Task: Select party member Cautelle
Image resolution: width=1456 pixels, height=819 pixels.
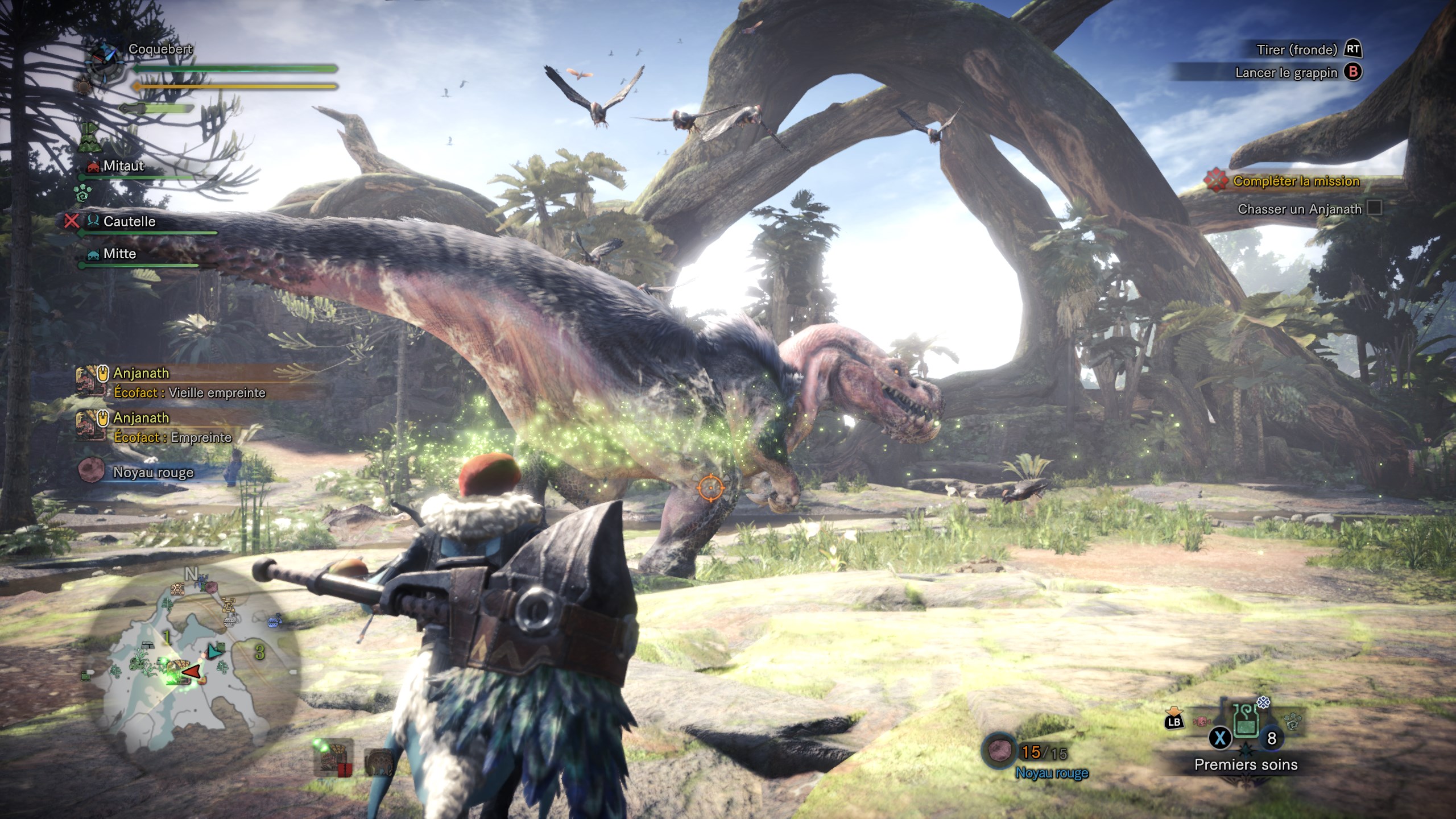Action: tap(129, 221)
